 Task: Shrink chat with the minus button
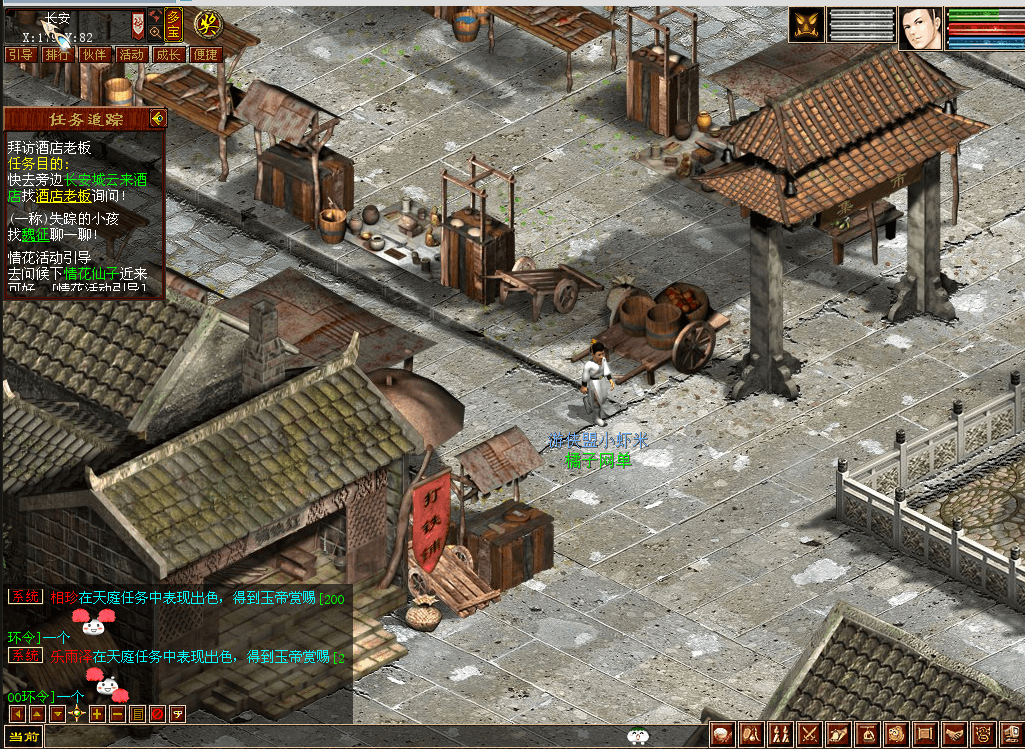[x=117, y=714]
